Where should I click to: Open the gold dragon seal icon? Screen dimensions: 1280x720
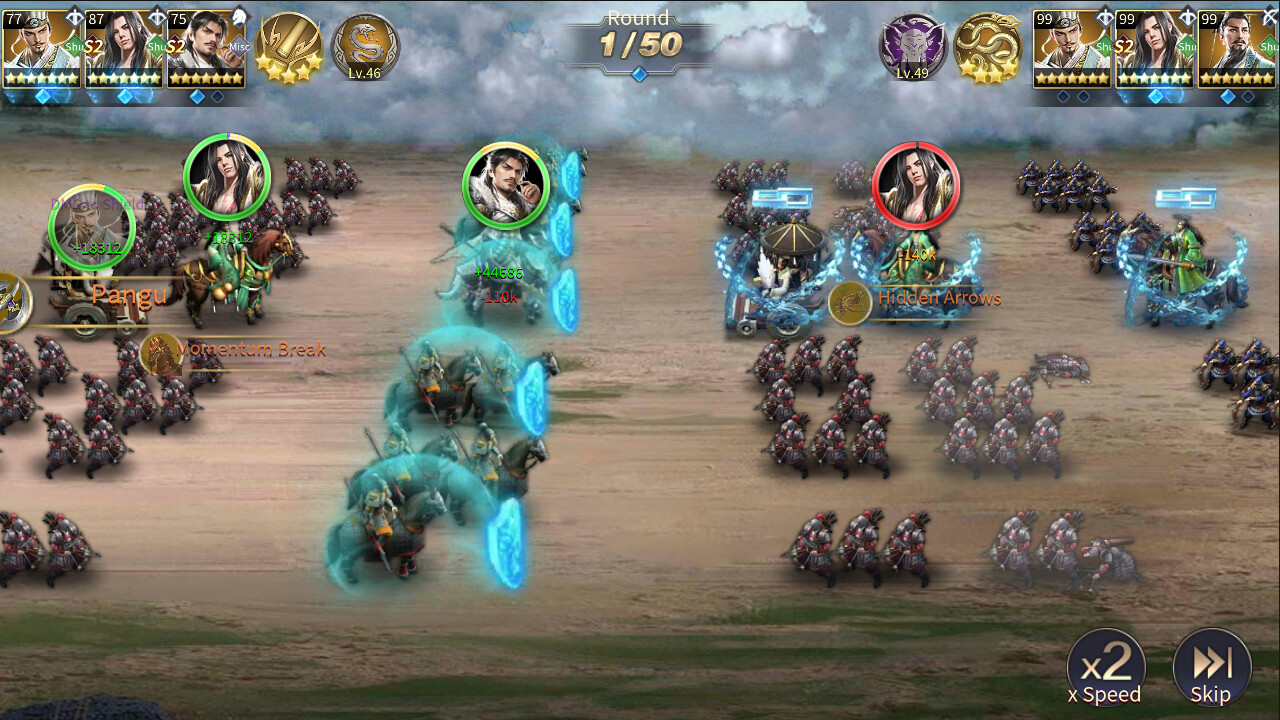coord(986,45)
